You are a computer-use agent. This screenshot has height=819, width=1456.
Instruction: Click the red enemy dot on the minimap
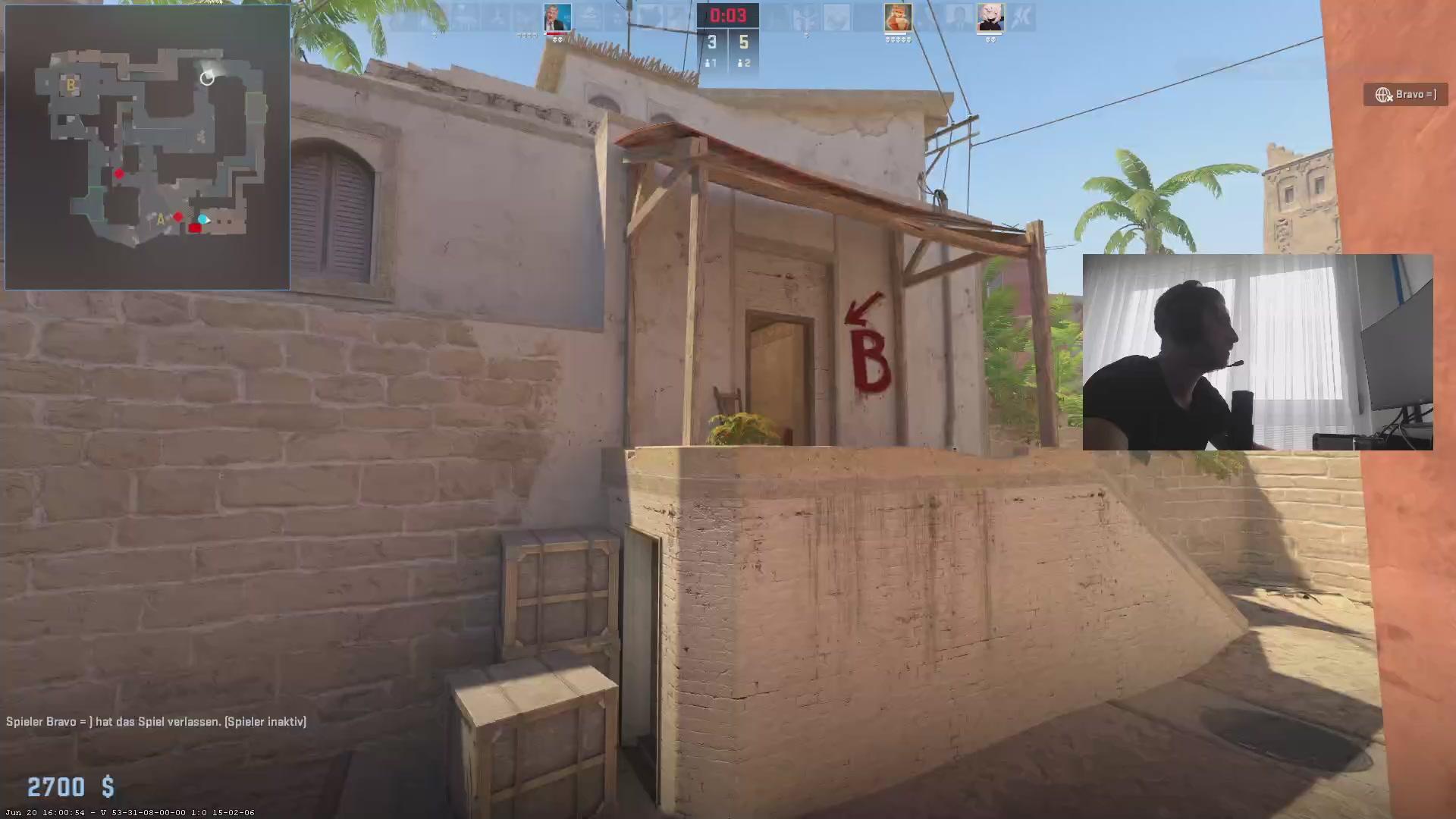click(120, 174)
